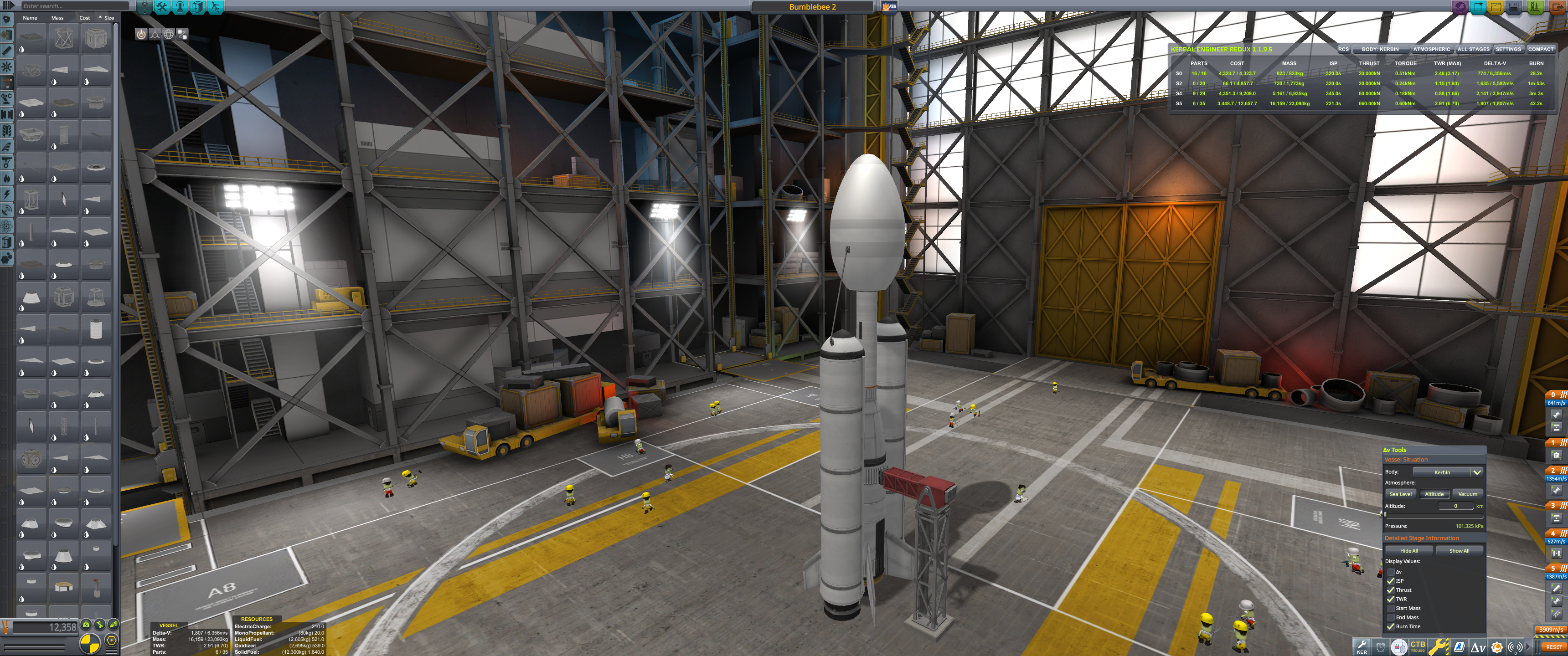
Task: Click the part search input field
Action: (73, 6)
